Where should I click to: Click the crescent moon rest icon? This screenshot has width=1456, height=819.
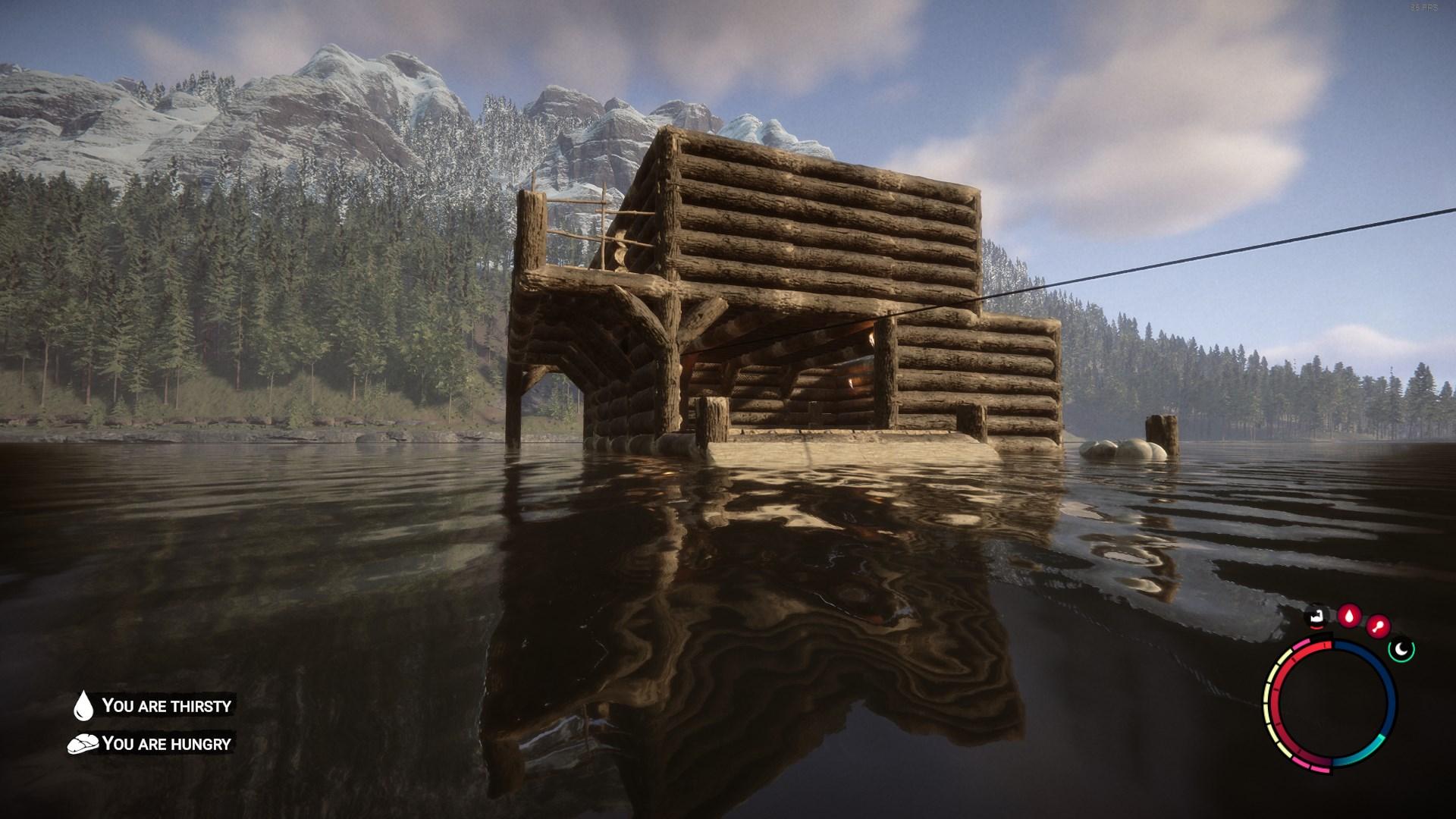pos(1401,649)
